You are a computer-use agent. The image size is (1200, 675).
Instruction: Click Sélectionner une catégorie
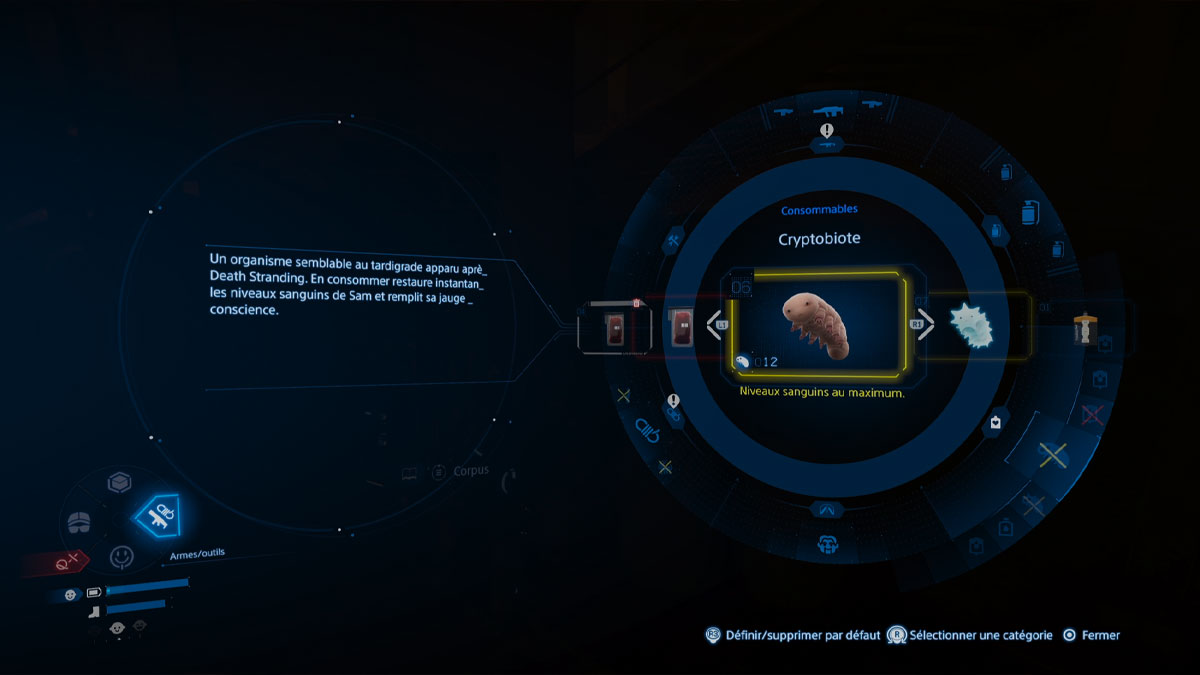[x=970, y=635]
